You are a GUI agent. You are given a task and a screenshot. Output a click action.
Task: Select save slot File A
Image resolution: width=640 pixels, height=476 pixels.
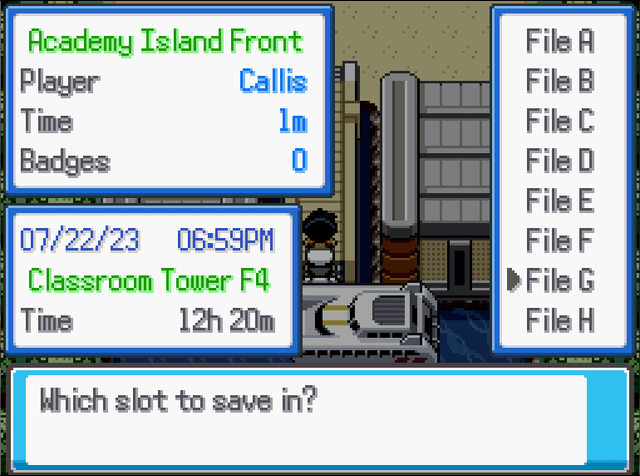pos(560,42)
